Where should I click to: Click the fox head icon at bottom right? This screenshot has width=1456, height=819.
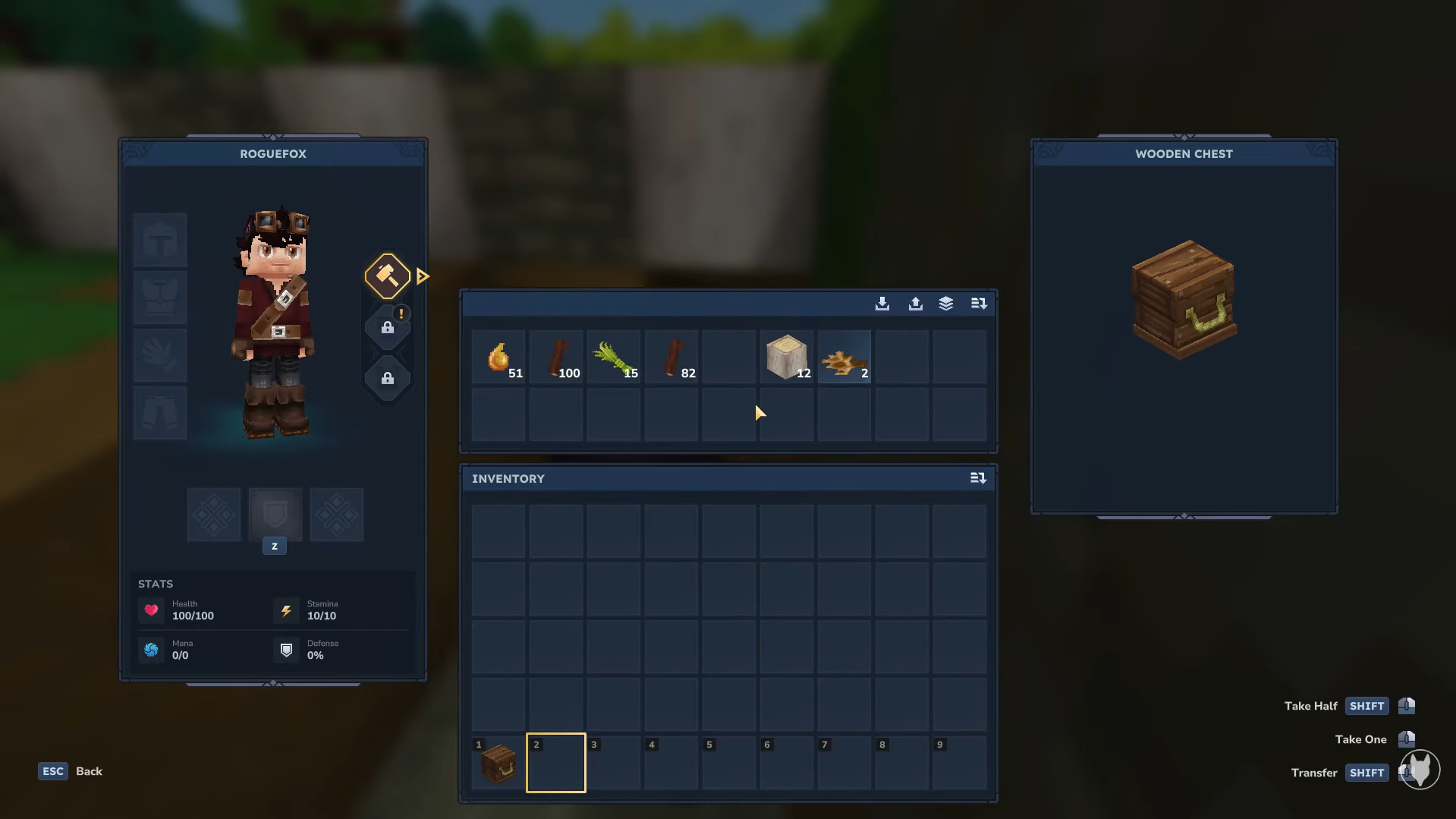point(1420,770)
